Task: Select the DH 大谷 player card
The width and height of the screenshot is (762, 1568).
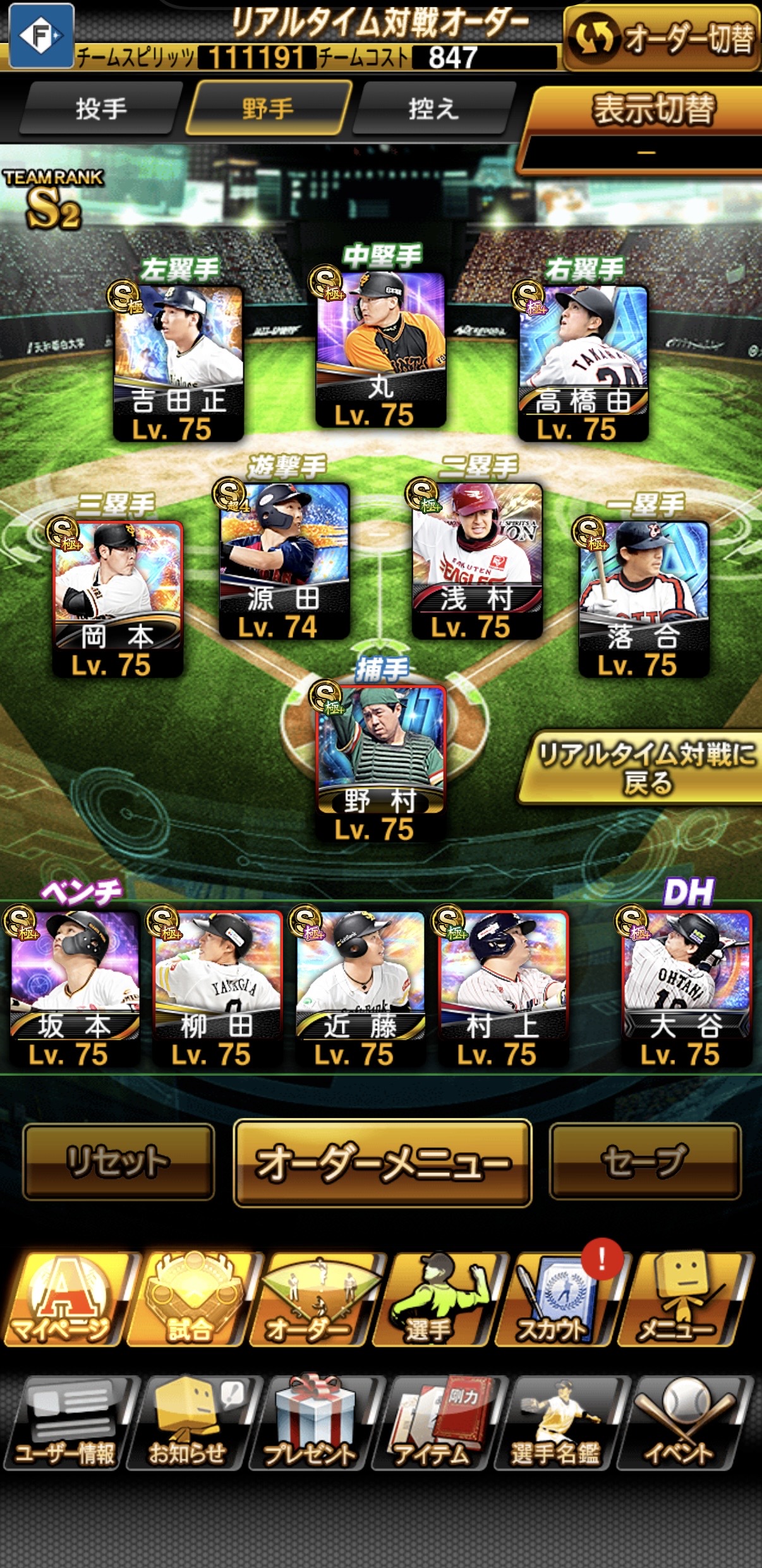Action: (686, 987)
